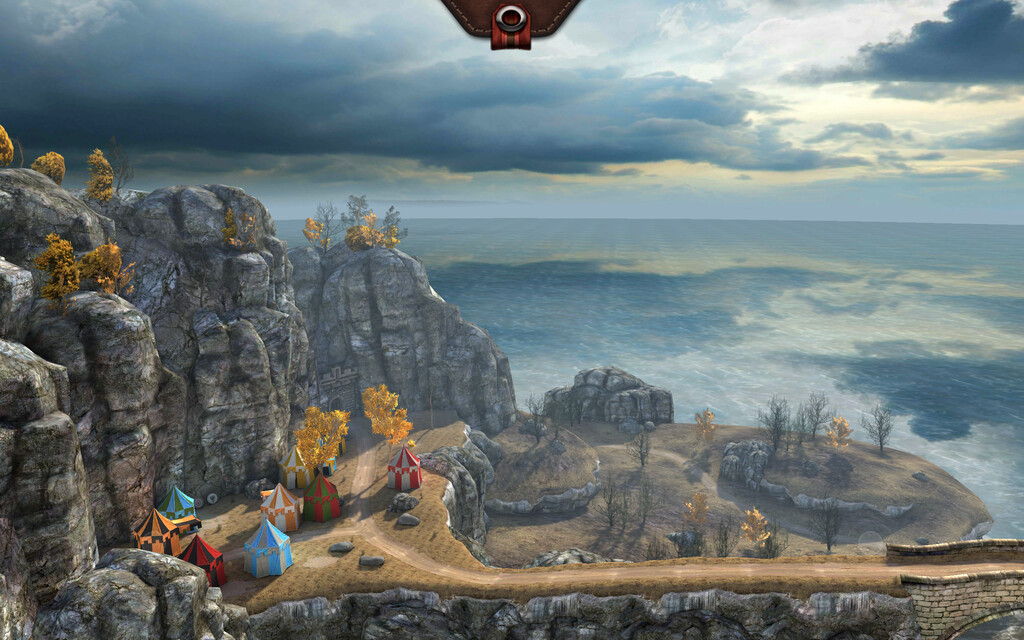Open the leather pull-down menu tab
This screenshot has width=1024, height=640.
[x=510, y=20]
